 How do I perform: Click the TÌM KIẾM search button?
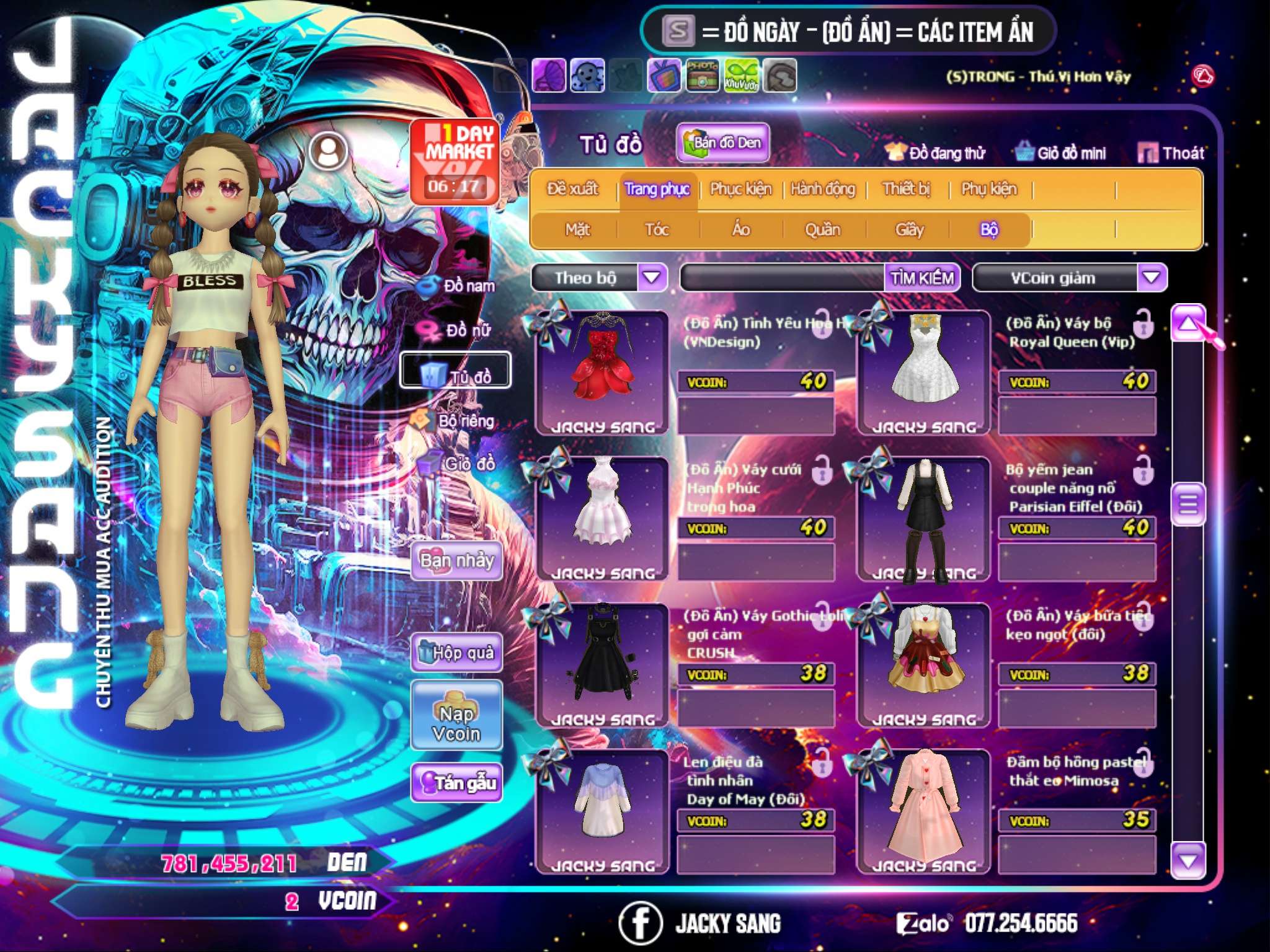click(922, 278)
